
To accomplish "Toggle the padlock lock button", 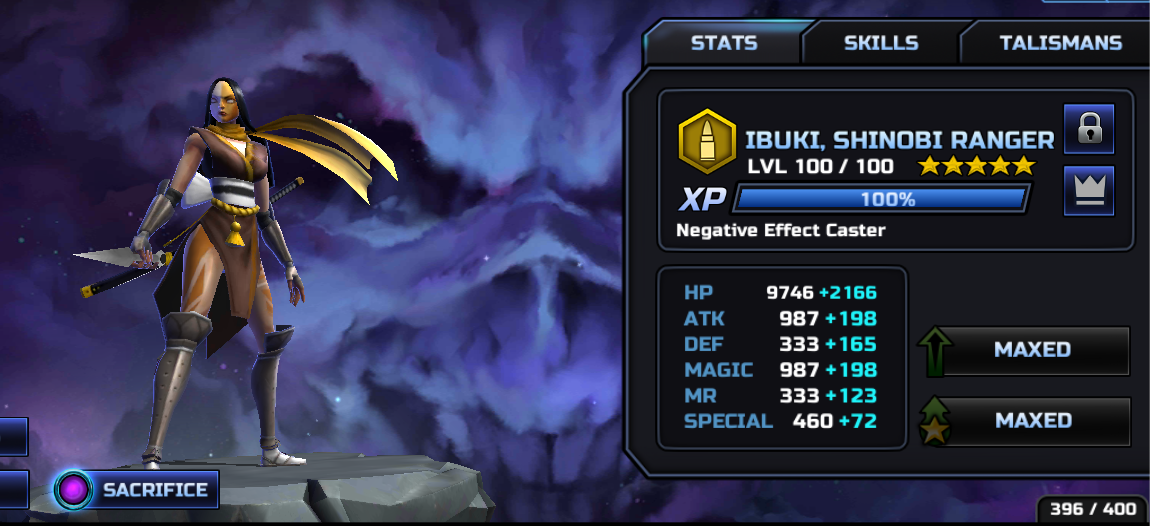I will [1088, 128].
